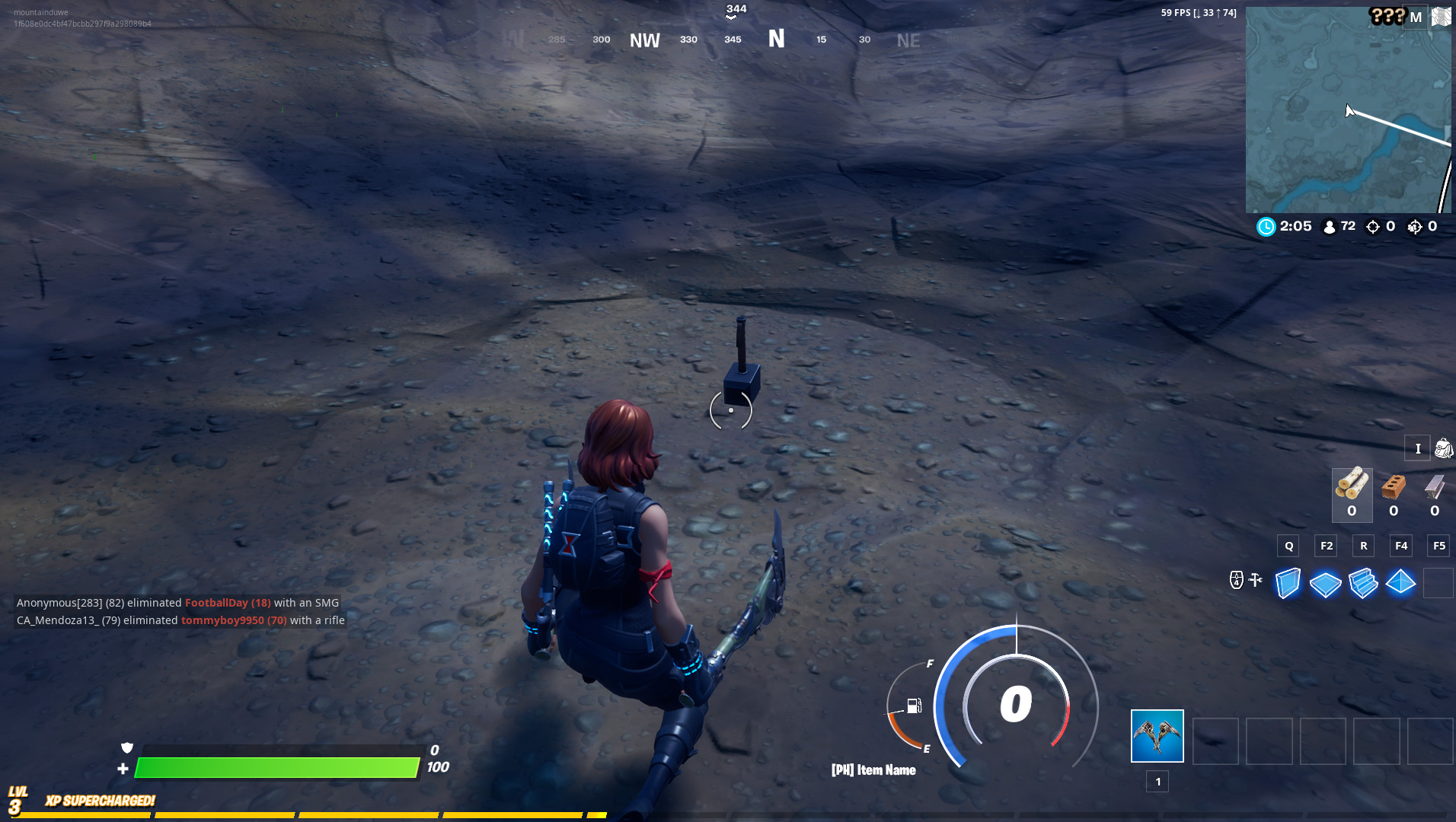
Task: Click the I inventory keybind box
Action: pyautogui.click(x=1417, y=448)
